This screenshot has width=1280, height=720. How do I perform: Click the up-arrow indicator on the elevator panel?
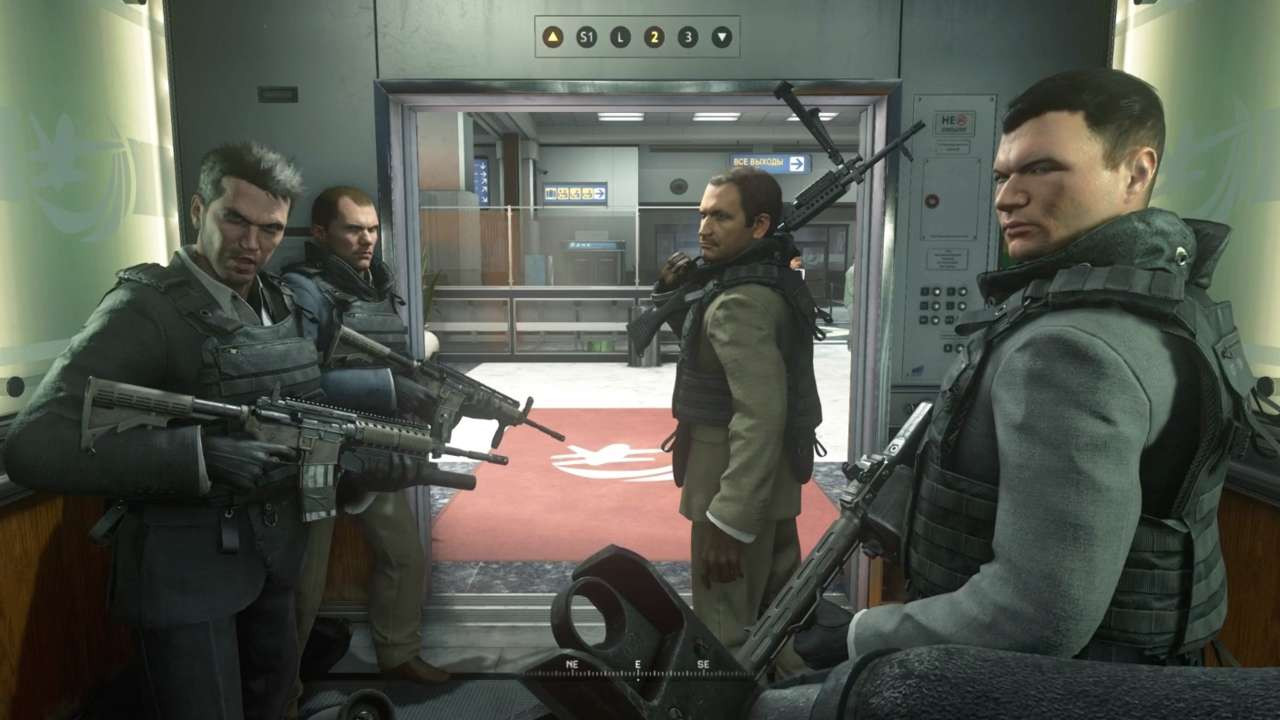point(552,37)
